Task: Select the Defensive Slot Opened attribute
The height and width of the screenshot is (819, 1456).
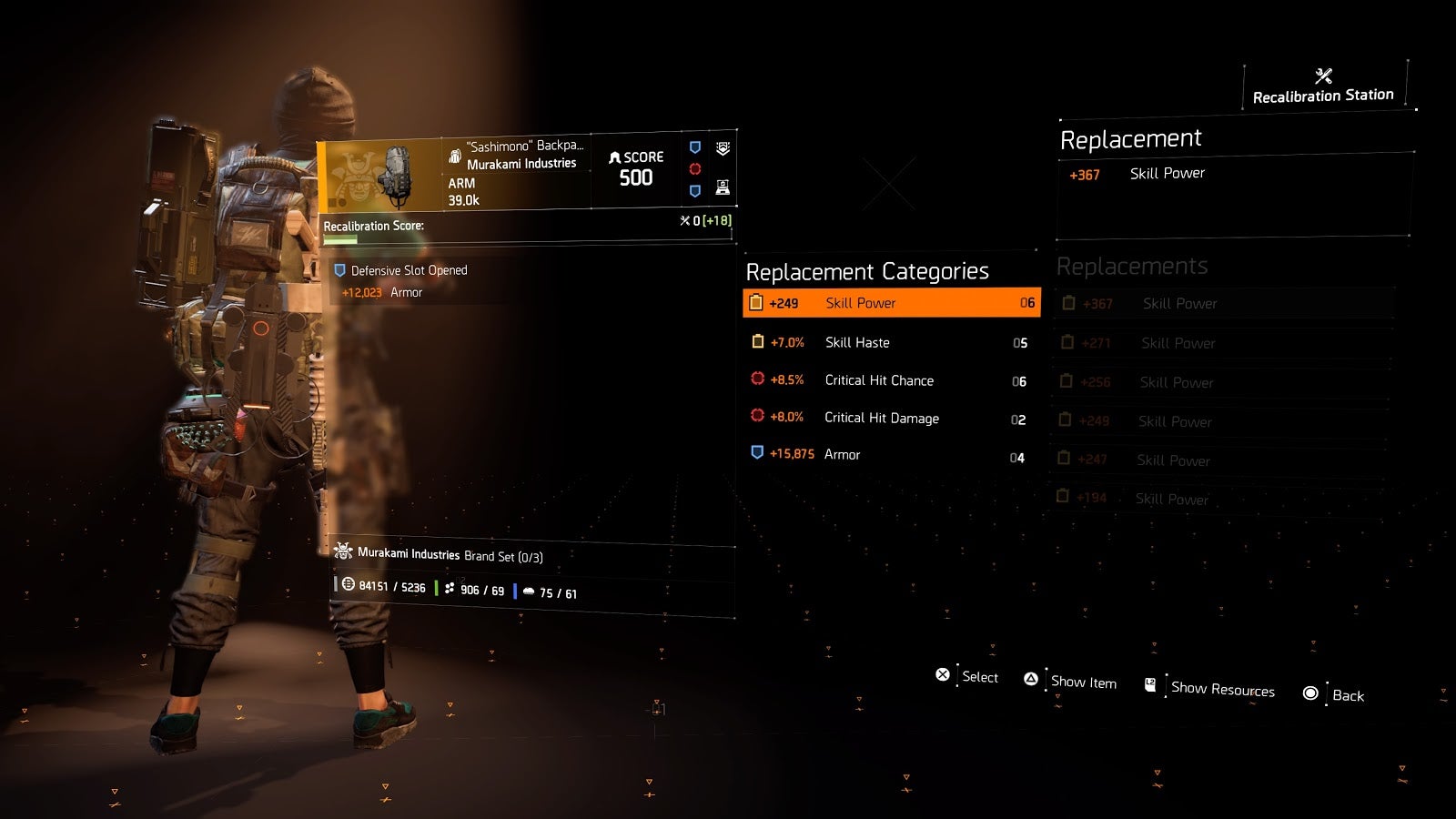Action: (x=409, y=271)
